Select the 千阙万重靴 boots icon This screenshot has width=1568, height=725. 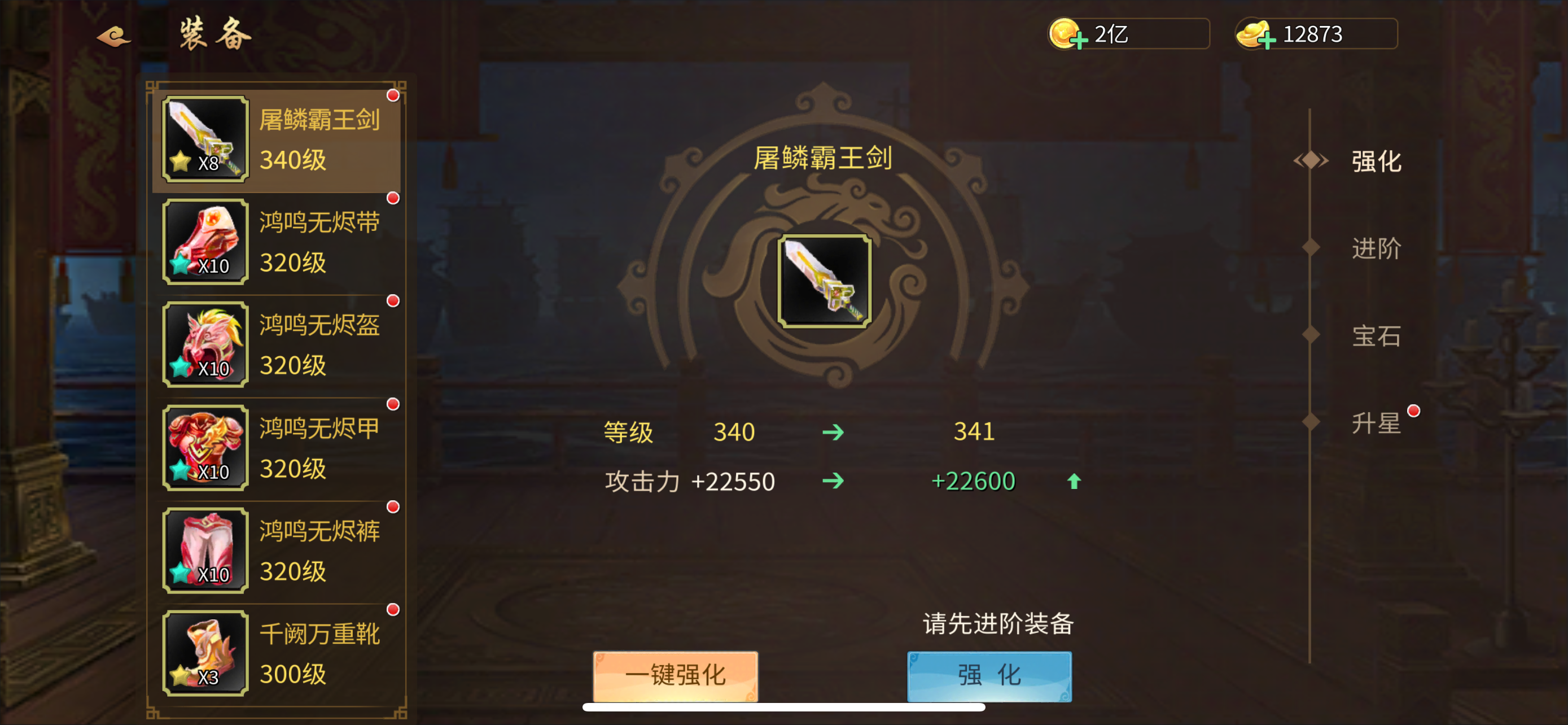[x=204, y=653]
